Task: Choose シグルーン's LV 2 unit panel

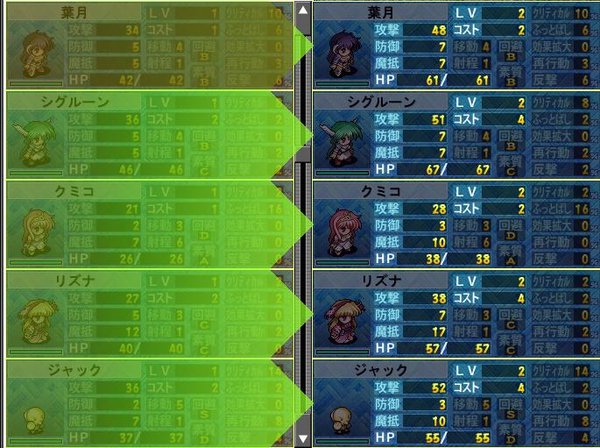Action: (x=455, y=135)
